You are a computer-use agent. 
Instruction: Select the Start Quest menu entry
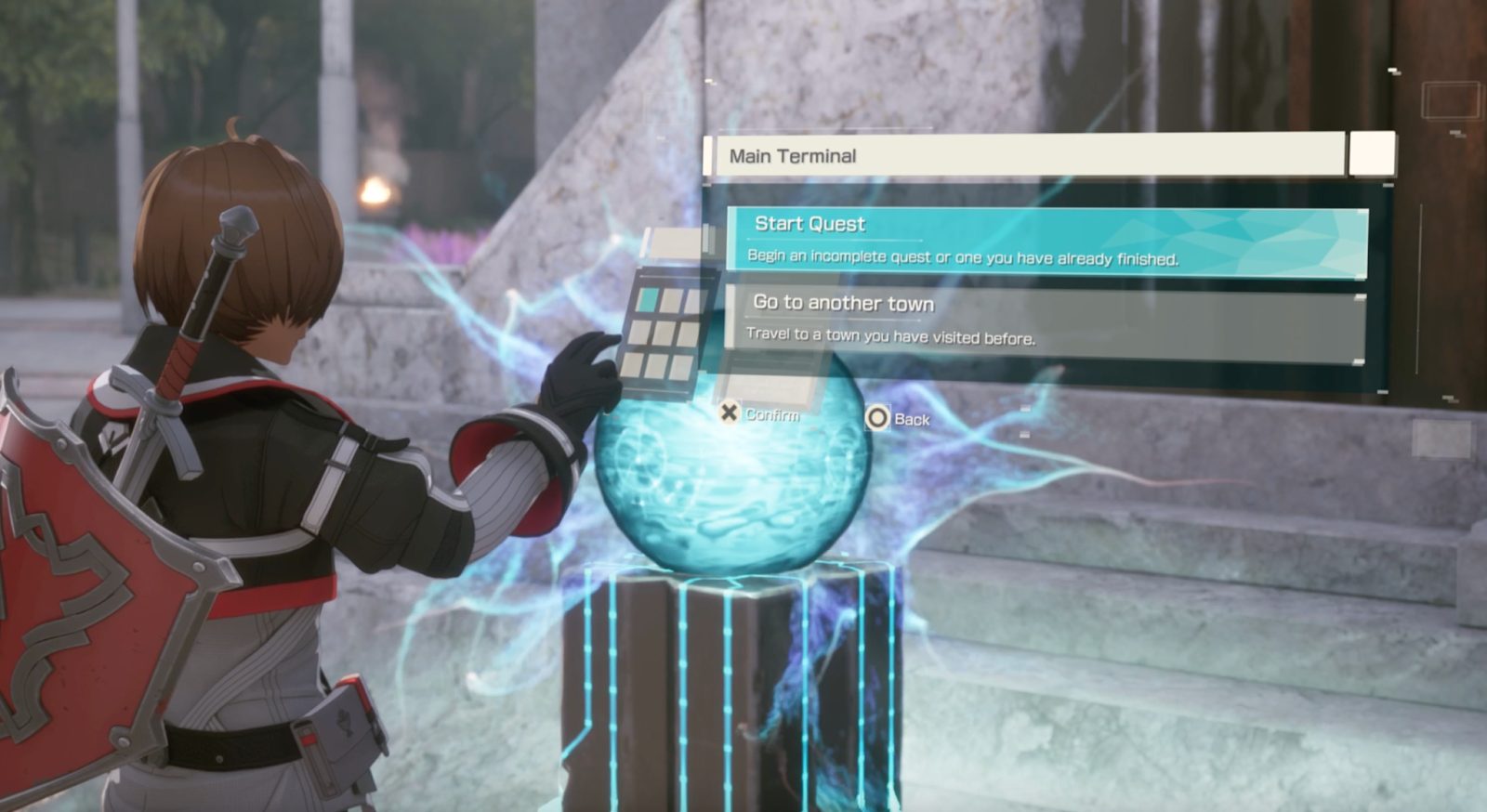coord(1046,241)
